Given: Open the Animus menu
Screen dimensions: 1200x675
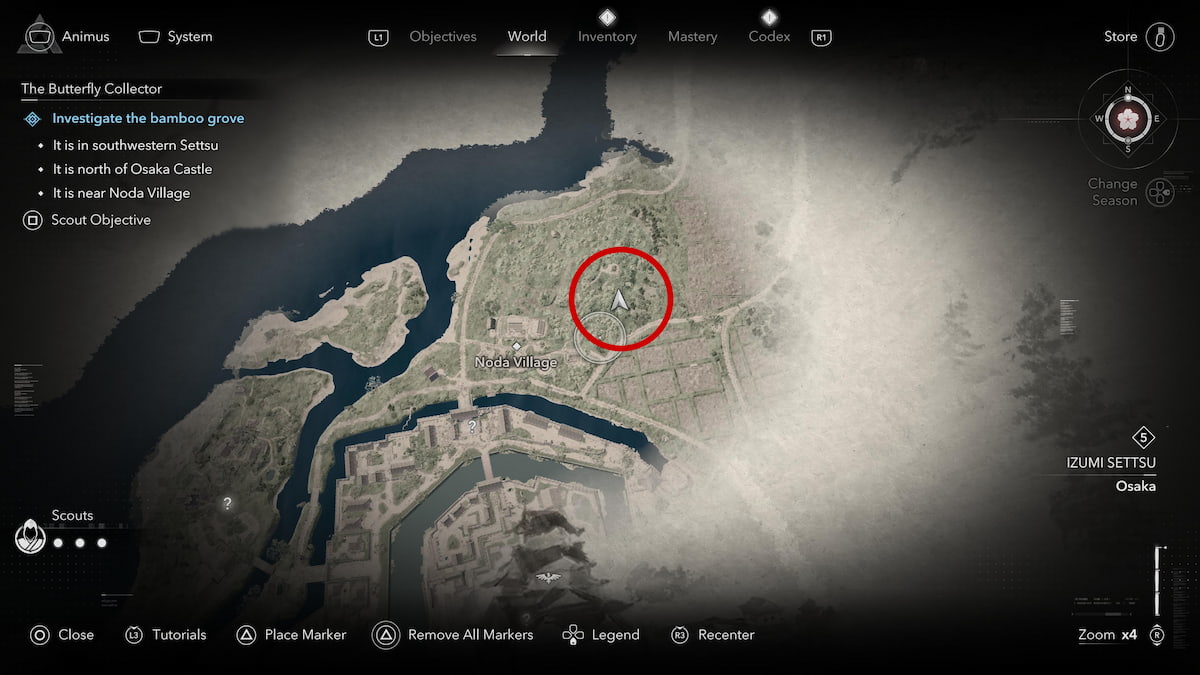Looking at the screenshot, I should 66,37.
